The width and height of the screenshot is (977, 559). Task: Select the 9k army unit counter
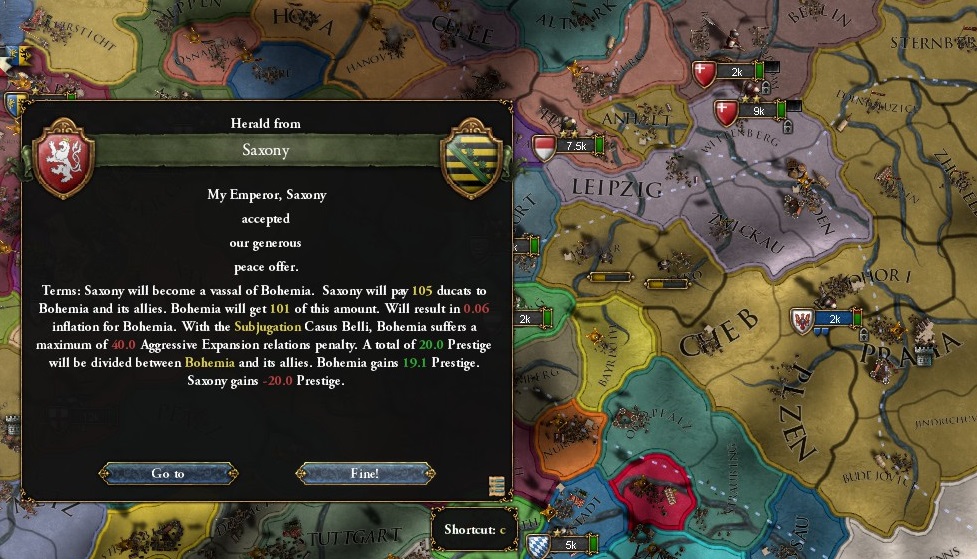coord(757,111)
